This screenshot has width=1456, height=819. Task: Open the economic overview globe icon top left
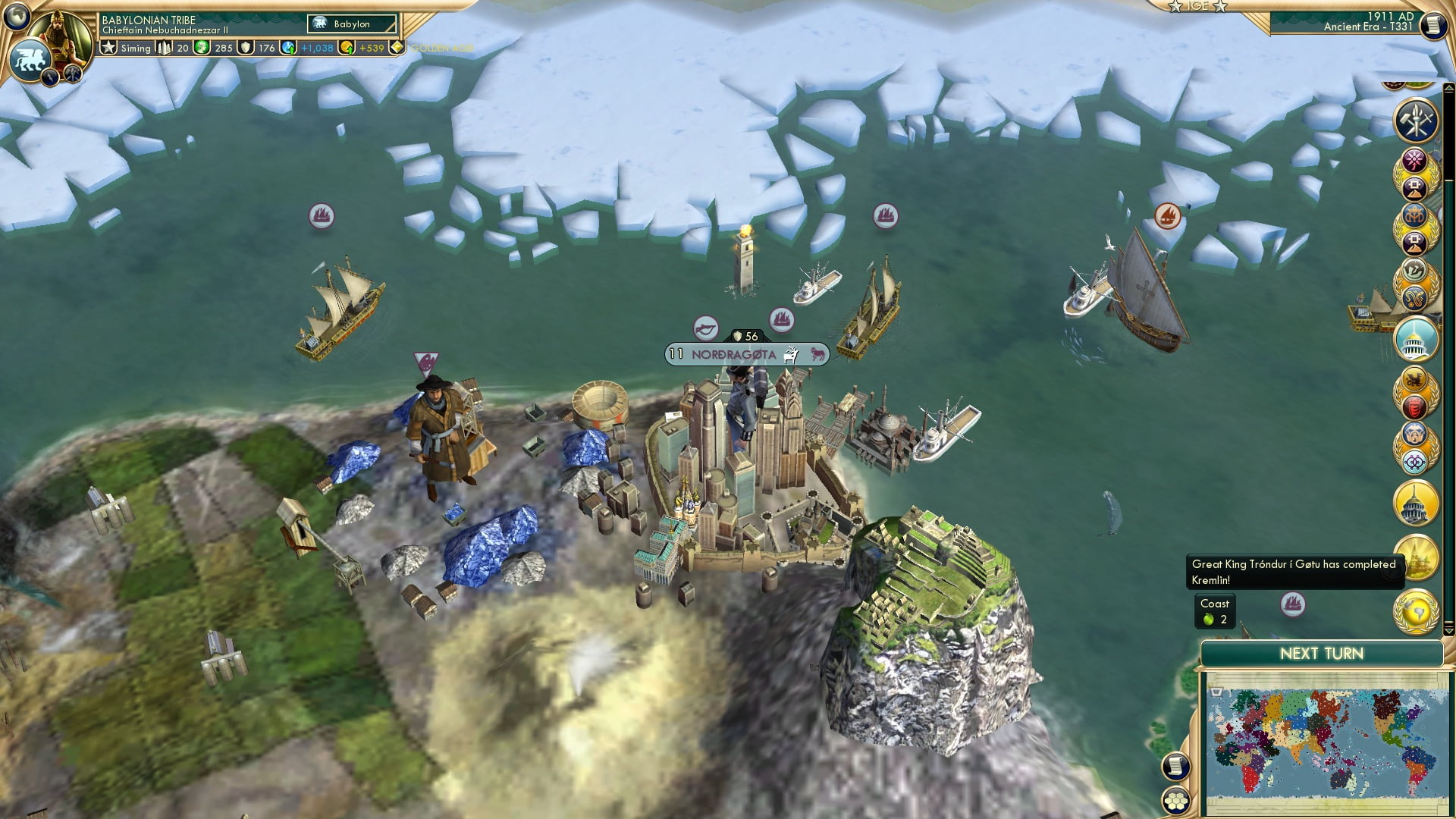coord(15,15)
